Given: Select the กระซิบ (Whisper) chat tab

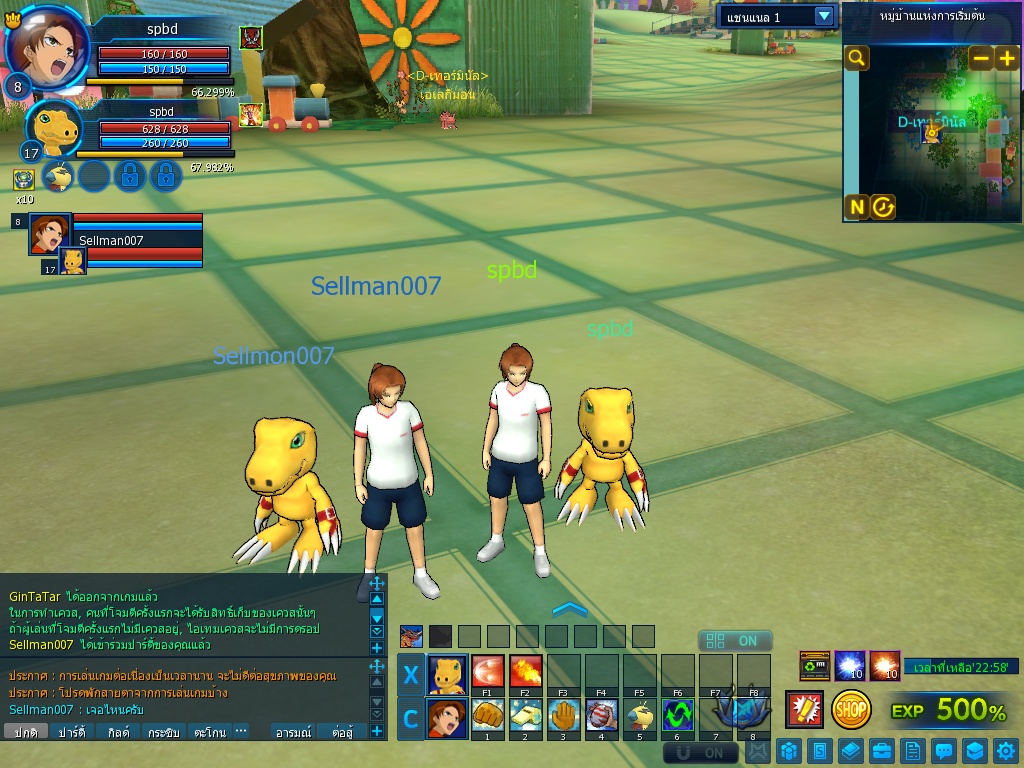Looking at the screenshot, I should click(163, 732).
